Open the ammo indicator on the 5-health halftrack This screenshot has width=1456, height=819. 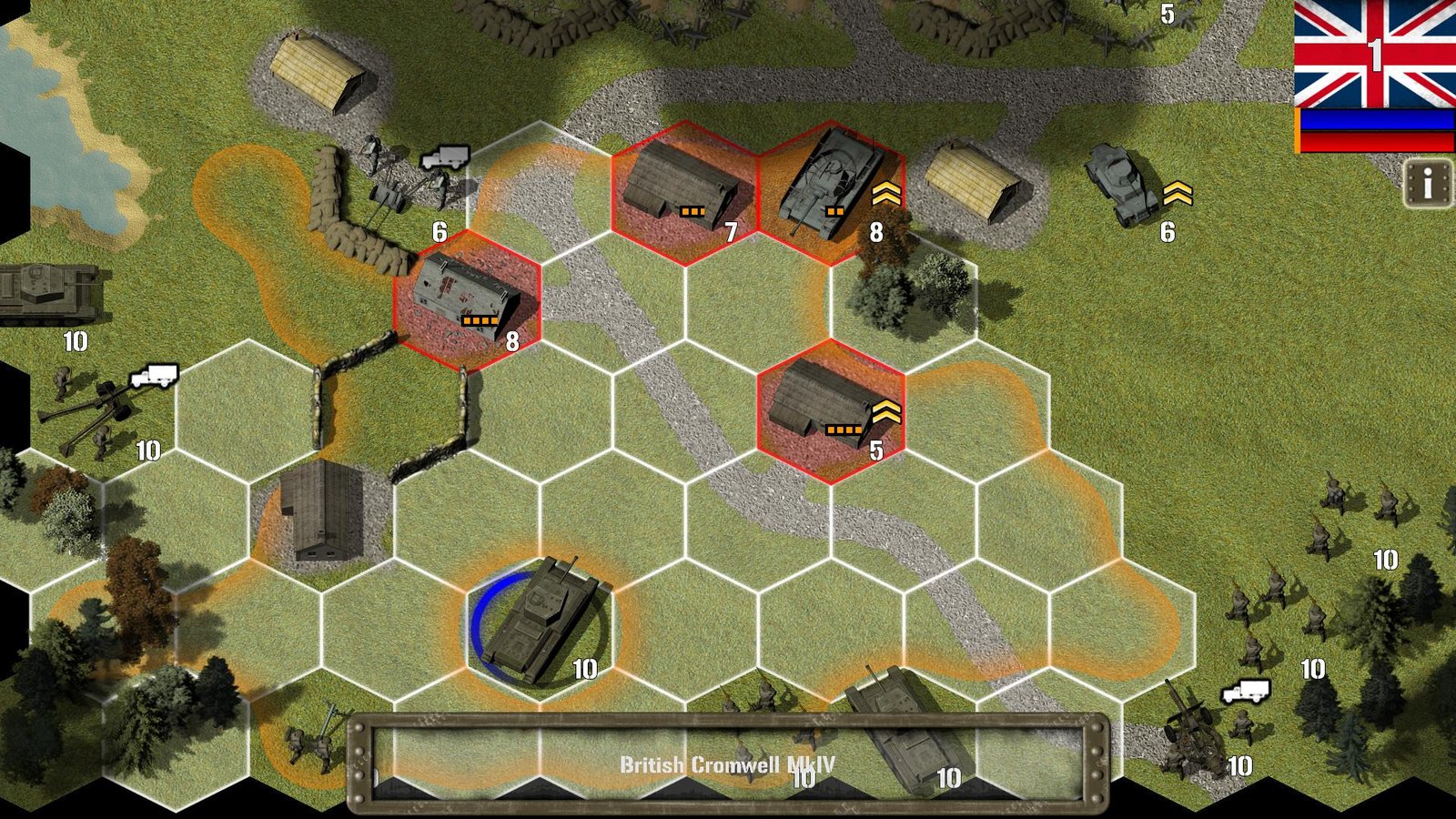tap(844, 428)
